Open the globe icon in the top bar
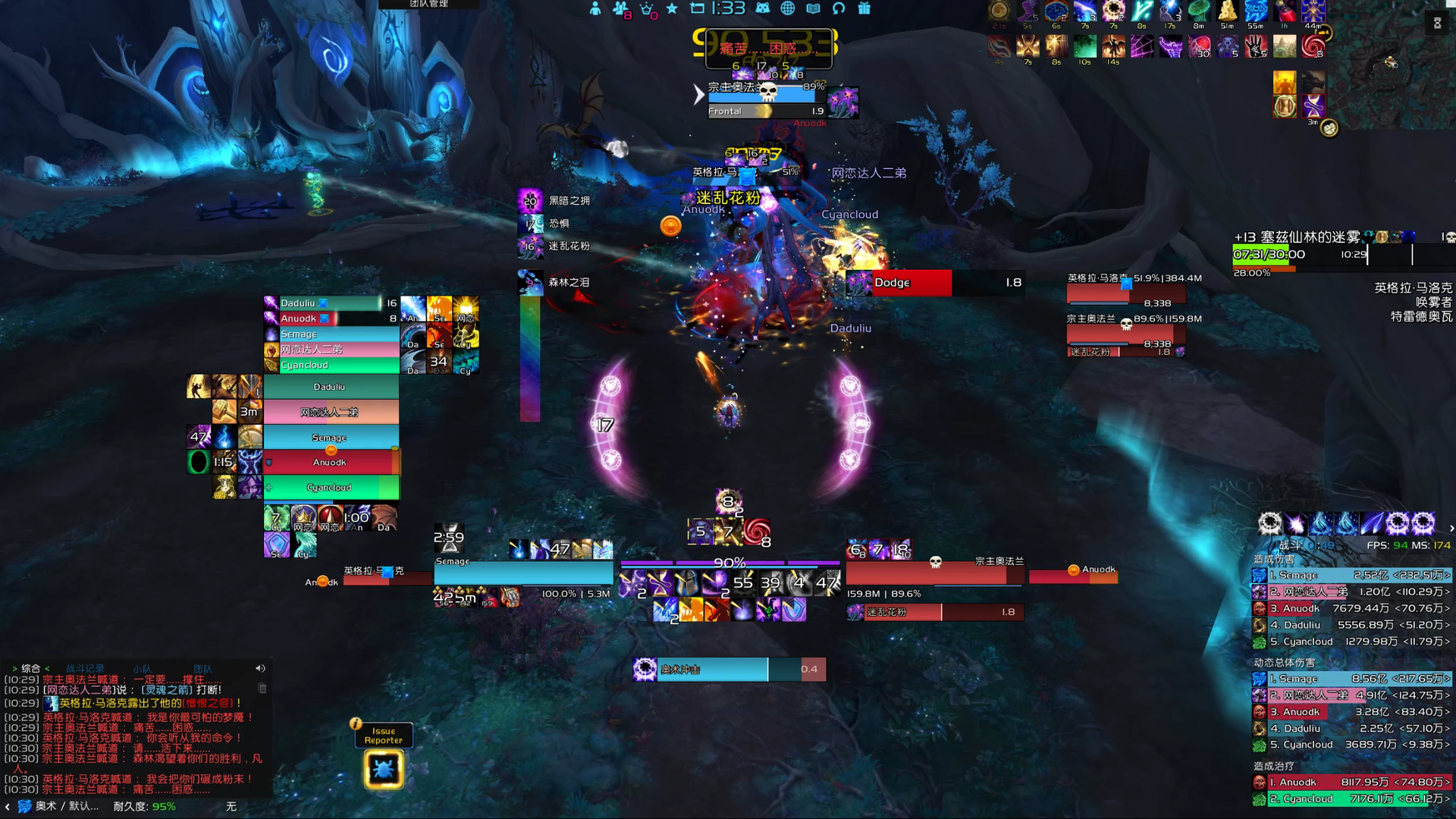1456x819 pixels. (x=788, y=8)
